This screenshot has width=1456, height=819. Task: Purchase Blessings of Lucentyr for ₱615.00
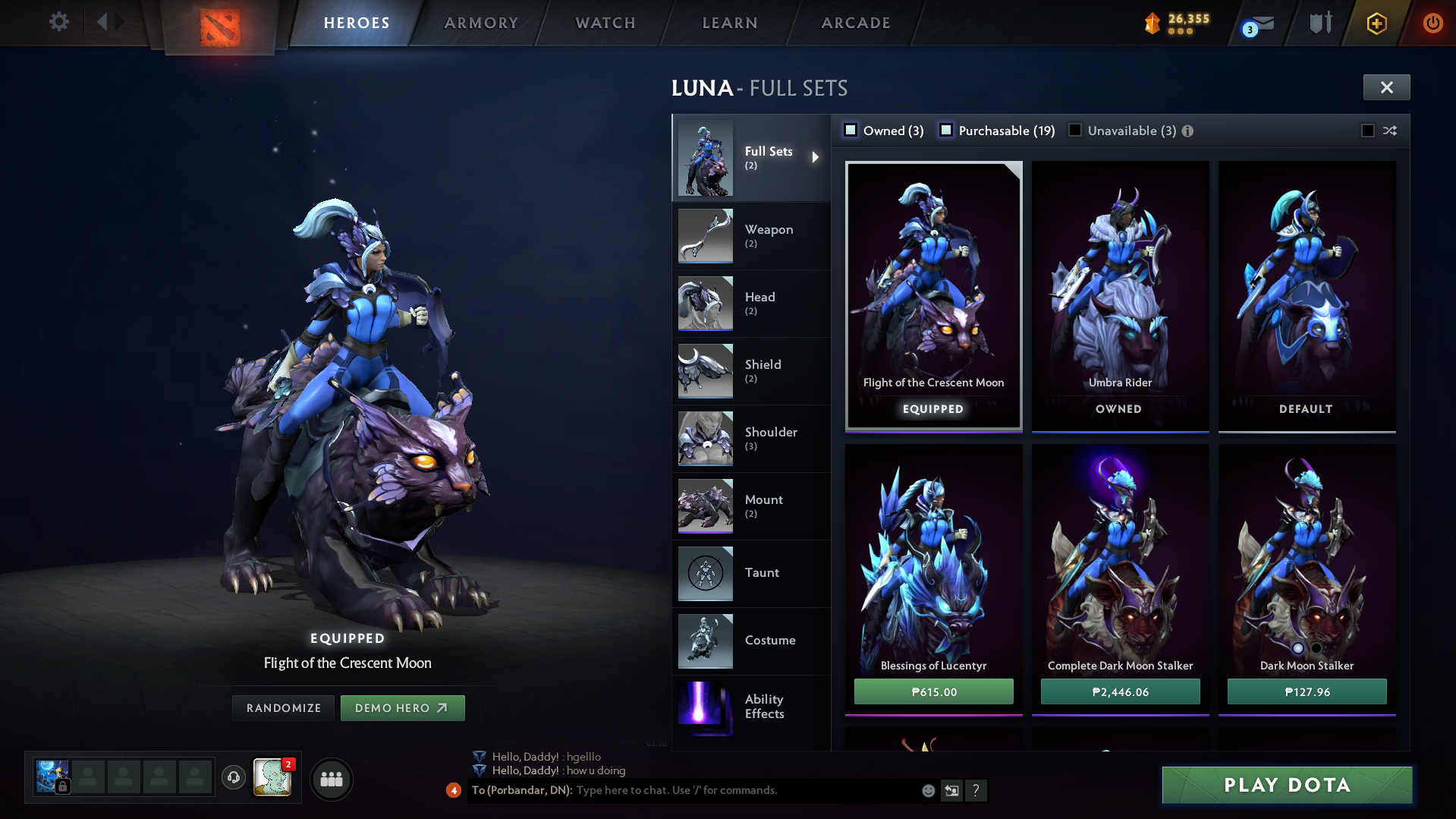pyautogui.click(x=933, y=691)
